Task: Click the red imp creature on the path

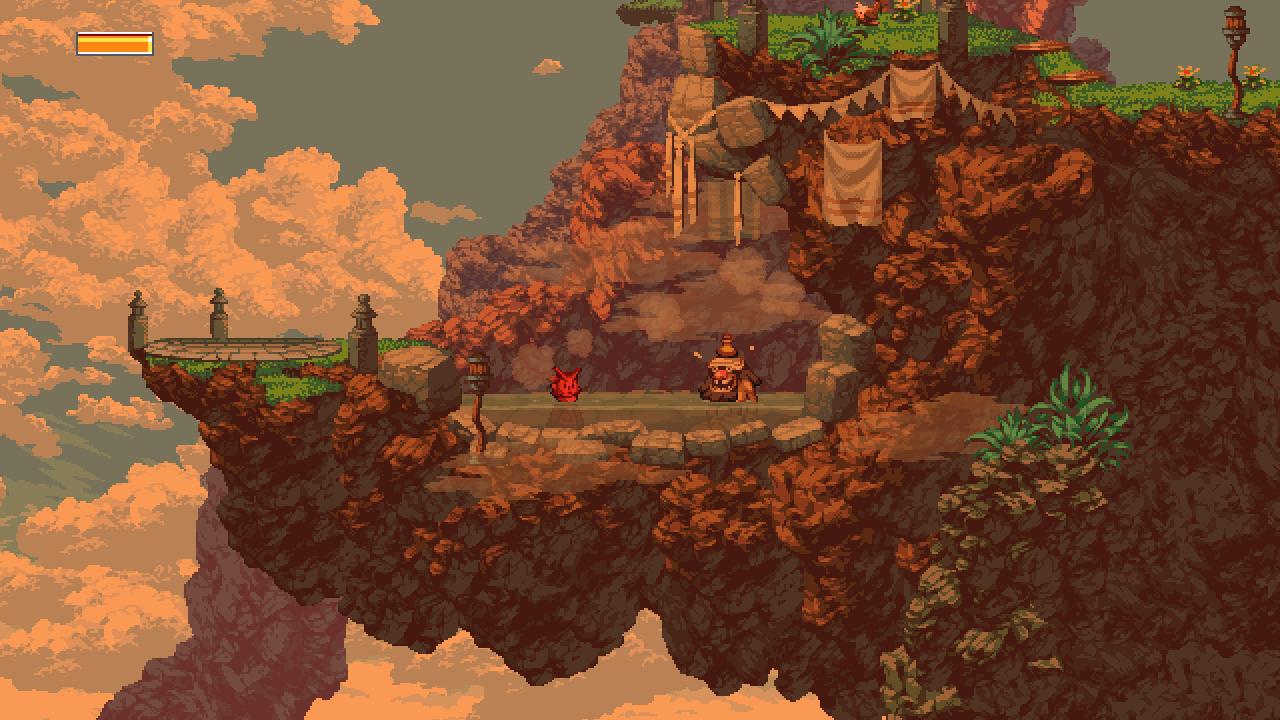Action: pyautogui.click(x=566, y=388)
